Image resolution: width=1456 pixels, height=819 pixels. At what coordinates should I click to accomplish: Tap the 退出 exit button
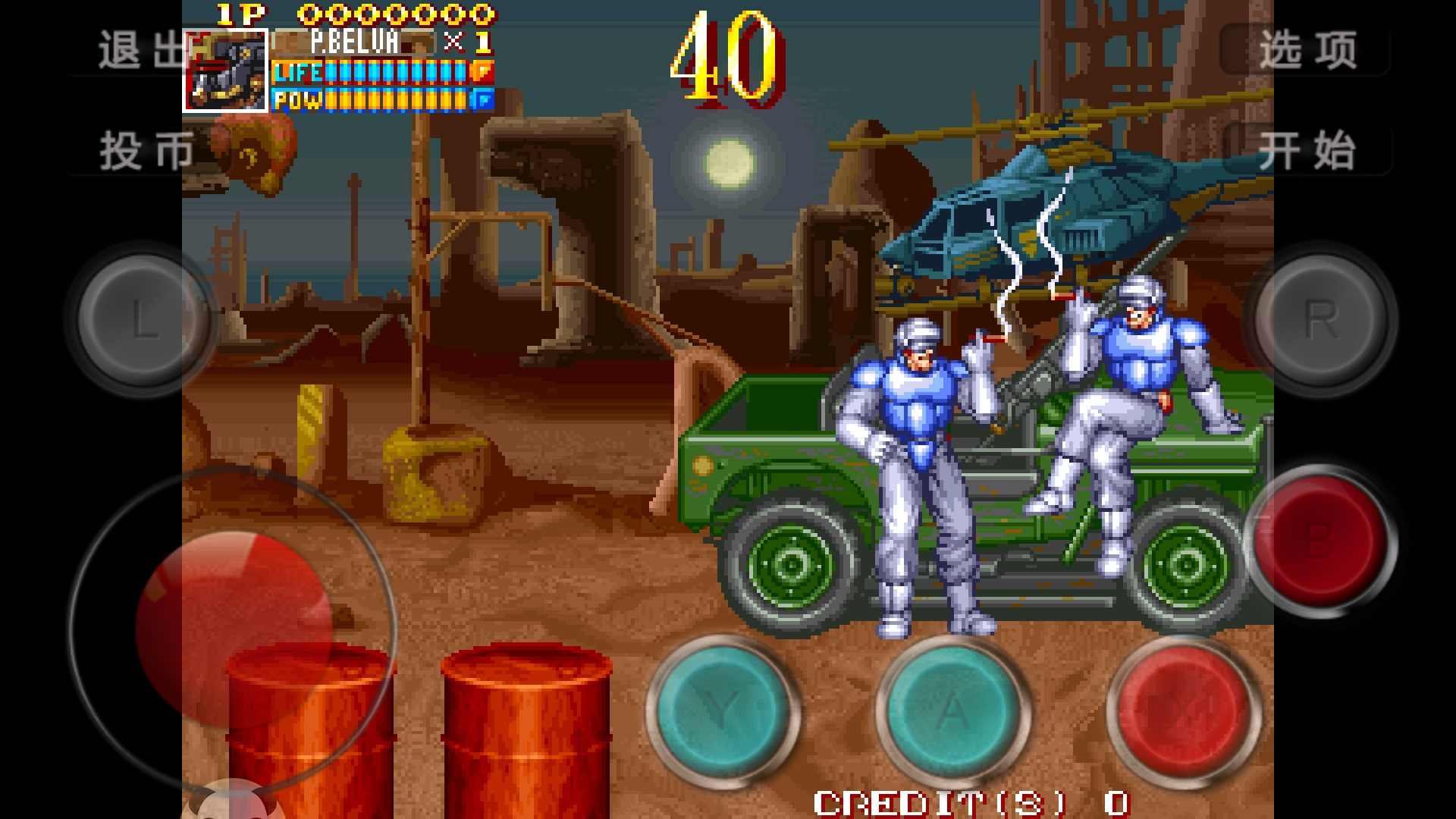pyautogui.click(x=140, y=52)
